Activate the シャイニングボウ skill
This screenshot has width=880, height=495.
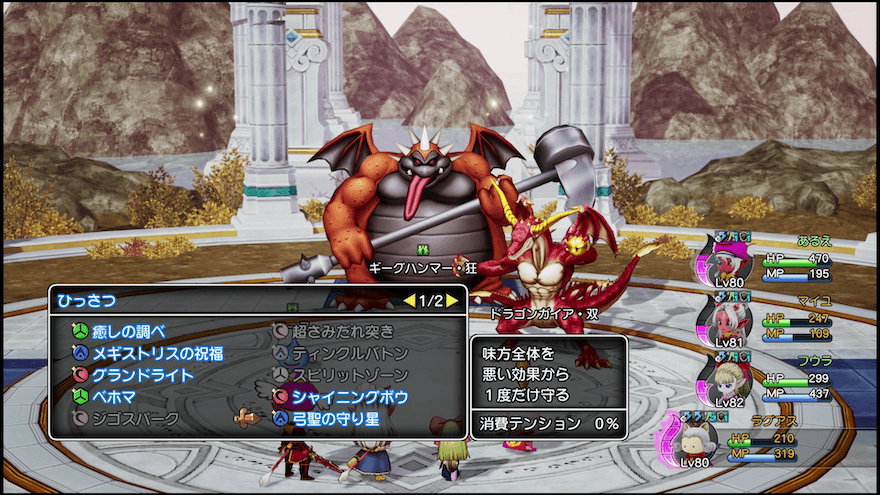[x=349, y=397]
